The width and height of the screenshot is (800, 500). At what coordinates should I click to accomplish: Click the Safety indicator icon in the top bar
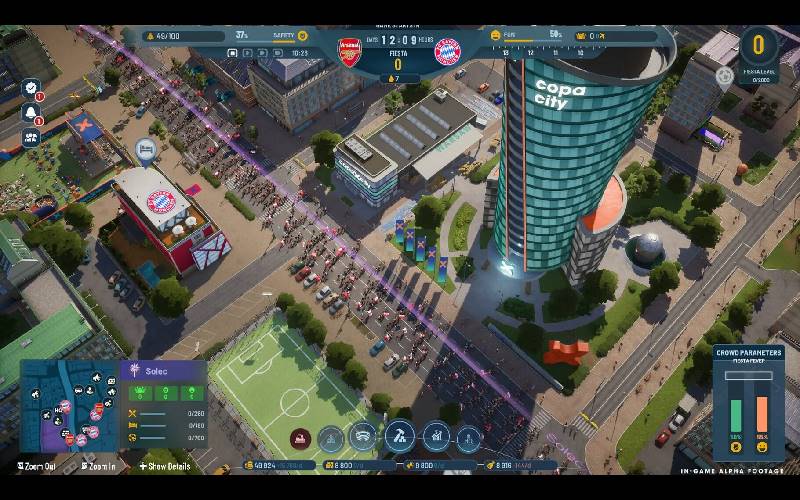pos(303,35)
